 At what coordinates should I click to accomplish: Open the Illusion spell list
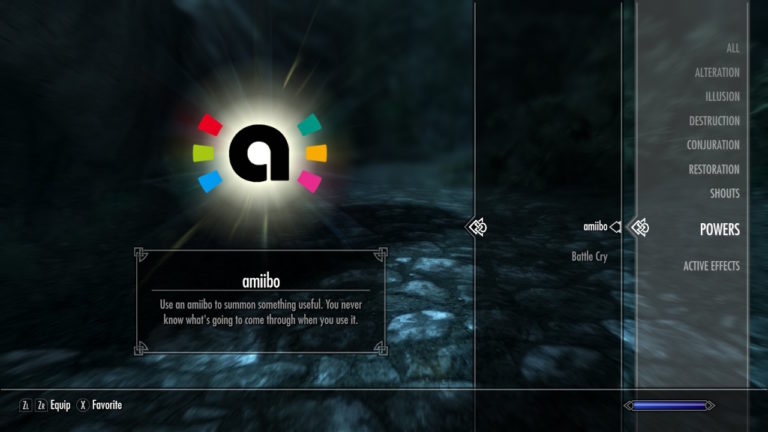click(x=721, y=97)
